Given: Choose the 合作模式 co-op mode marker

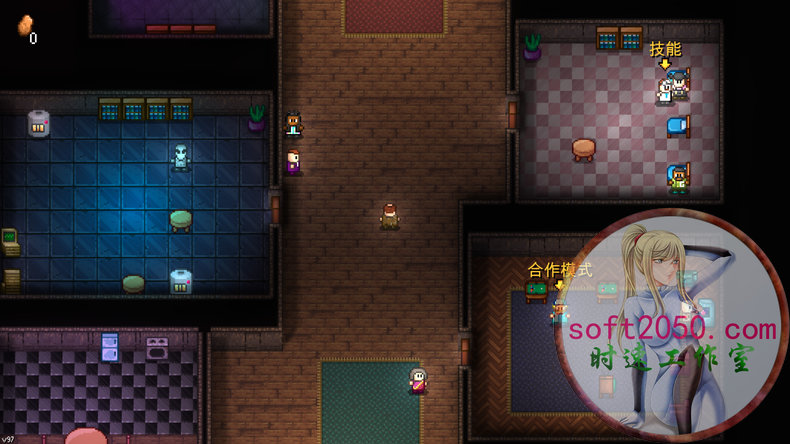Looking at the screenshot, I should pyautogui.click(x=560, y=269).
